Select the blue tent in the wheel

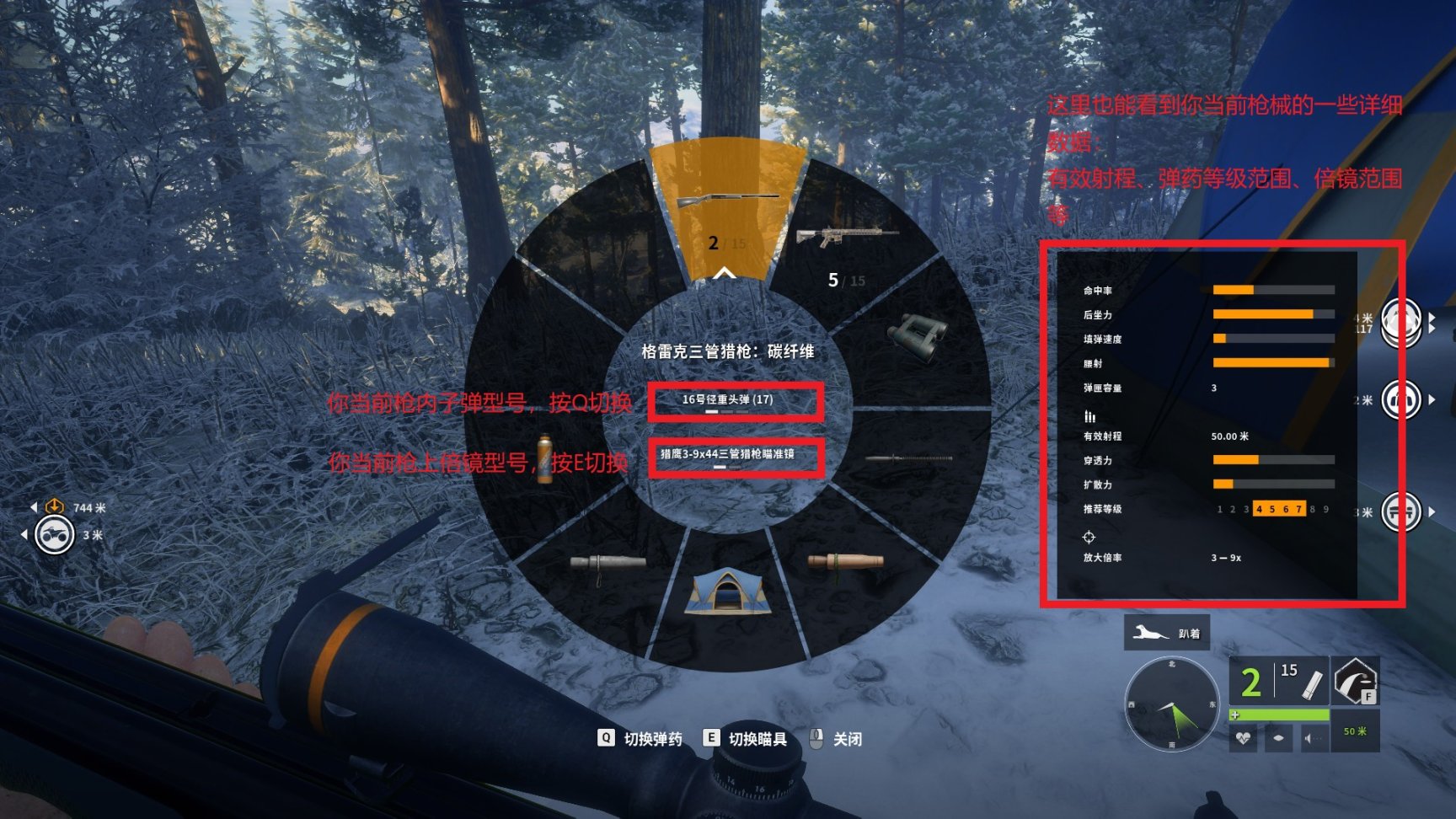726,592
